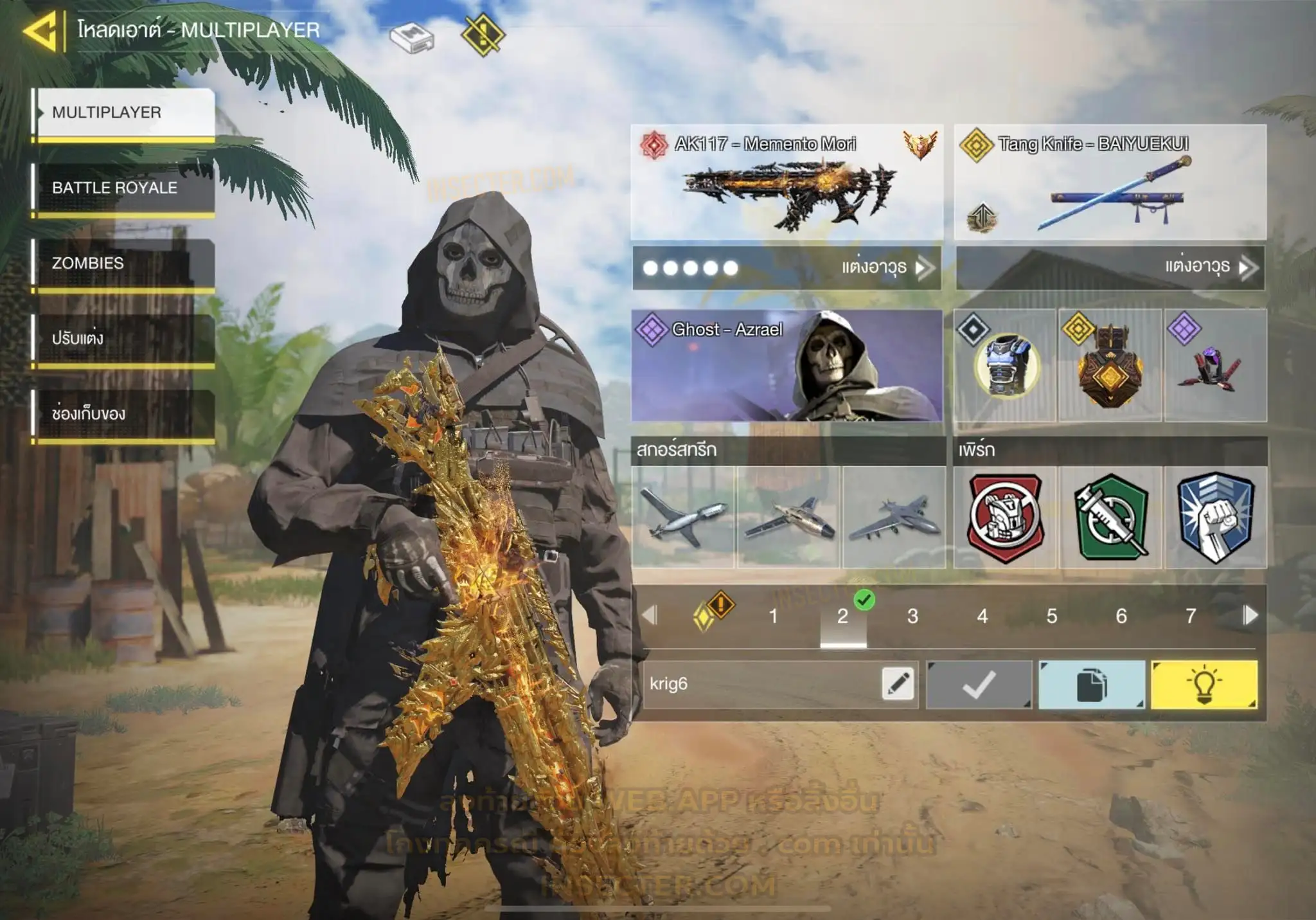
Task: Open the ช่องเก็บของ inventory tab
Action: (x=125, y=414)
